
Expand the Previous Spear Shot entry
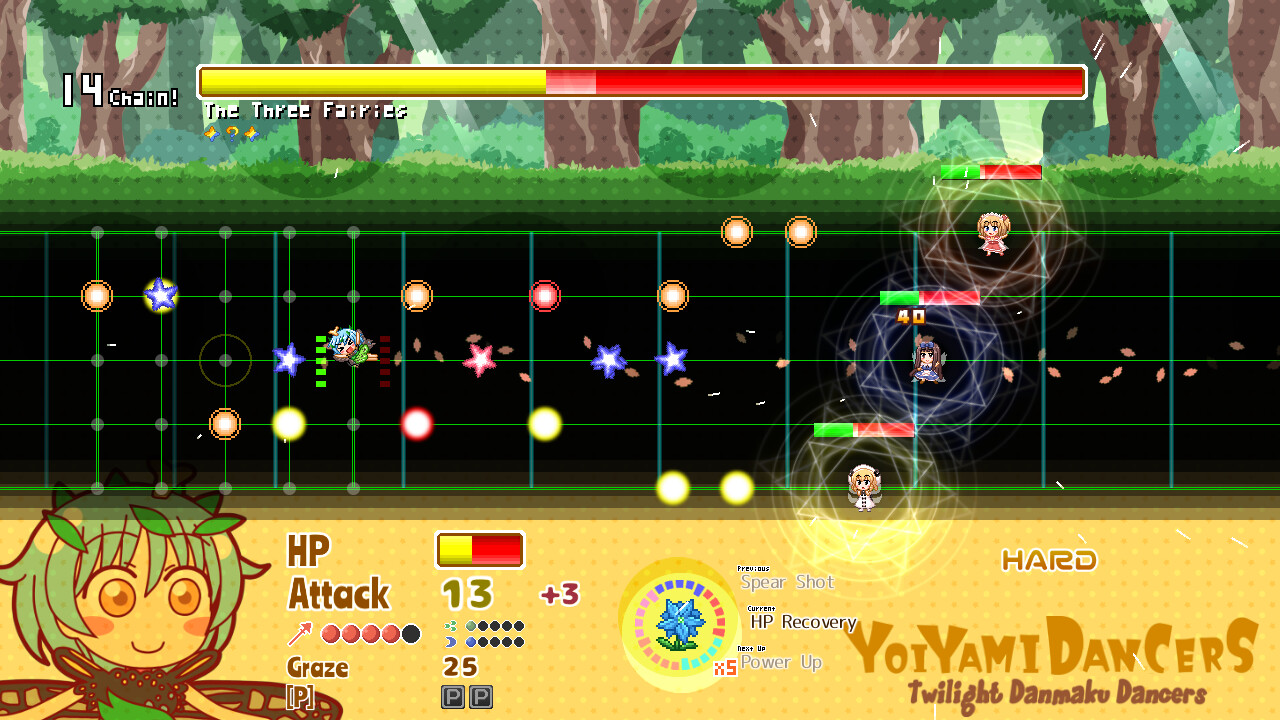click(x=789, y=582)
